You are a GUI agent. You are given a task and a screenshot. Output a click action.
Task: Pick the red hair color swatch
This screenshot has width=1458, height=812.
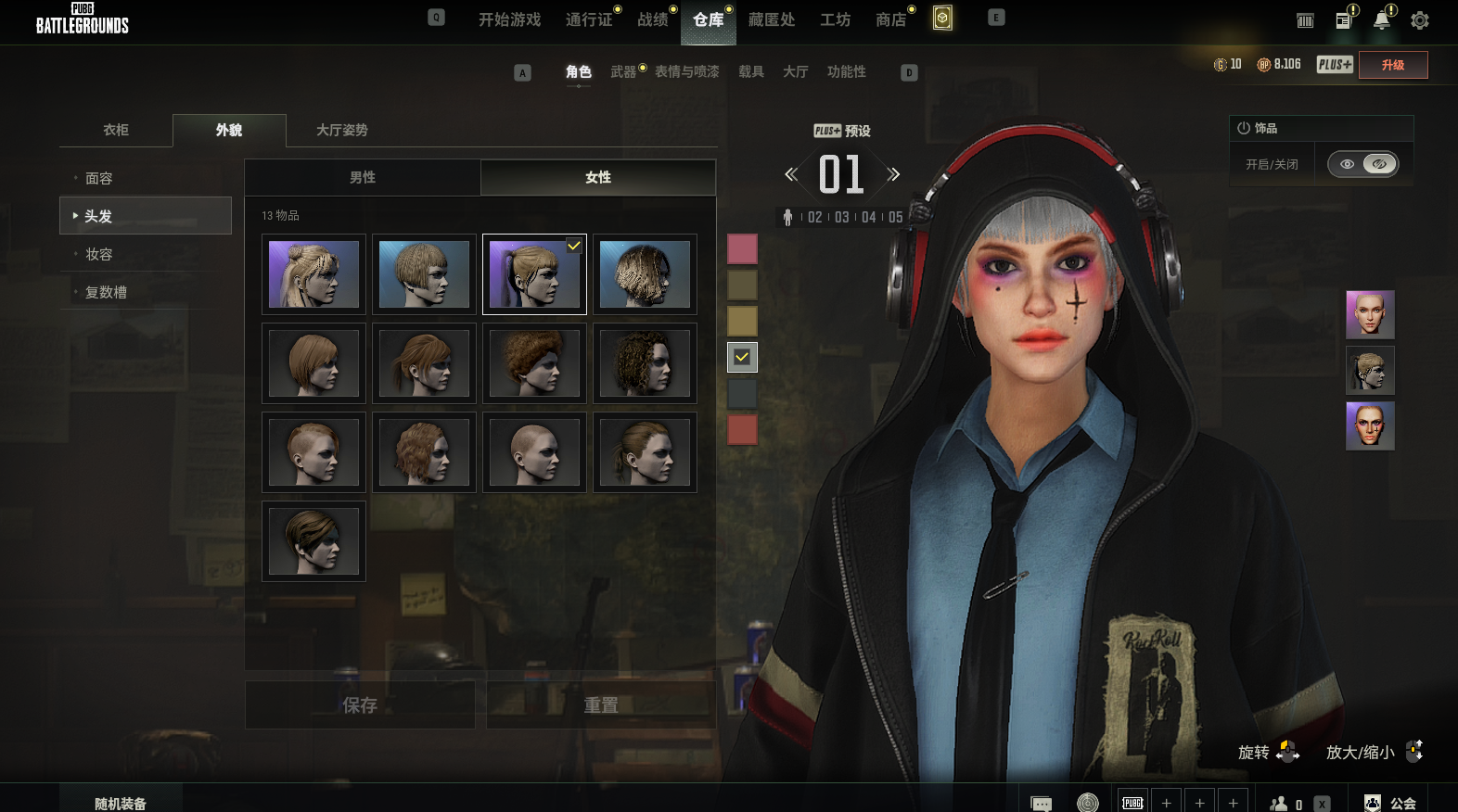pyautogui.click(x=742, y=429)
